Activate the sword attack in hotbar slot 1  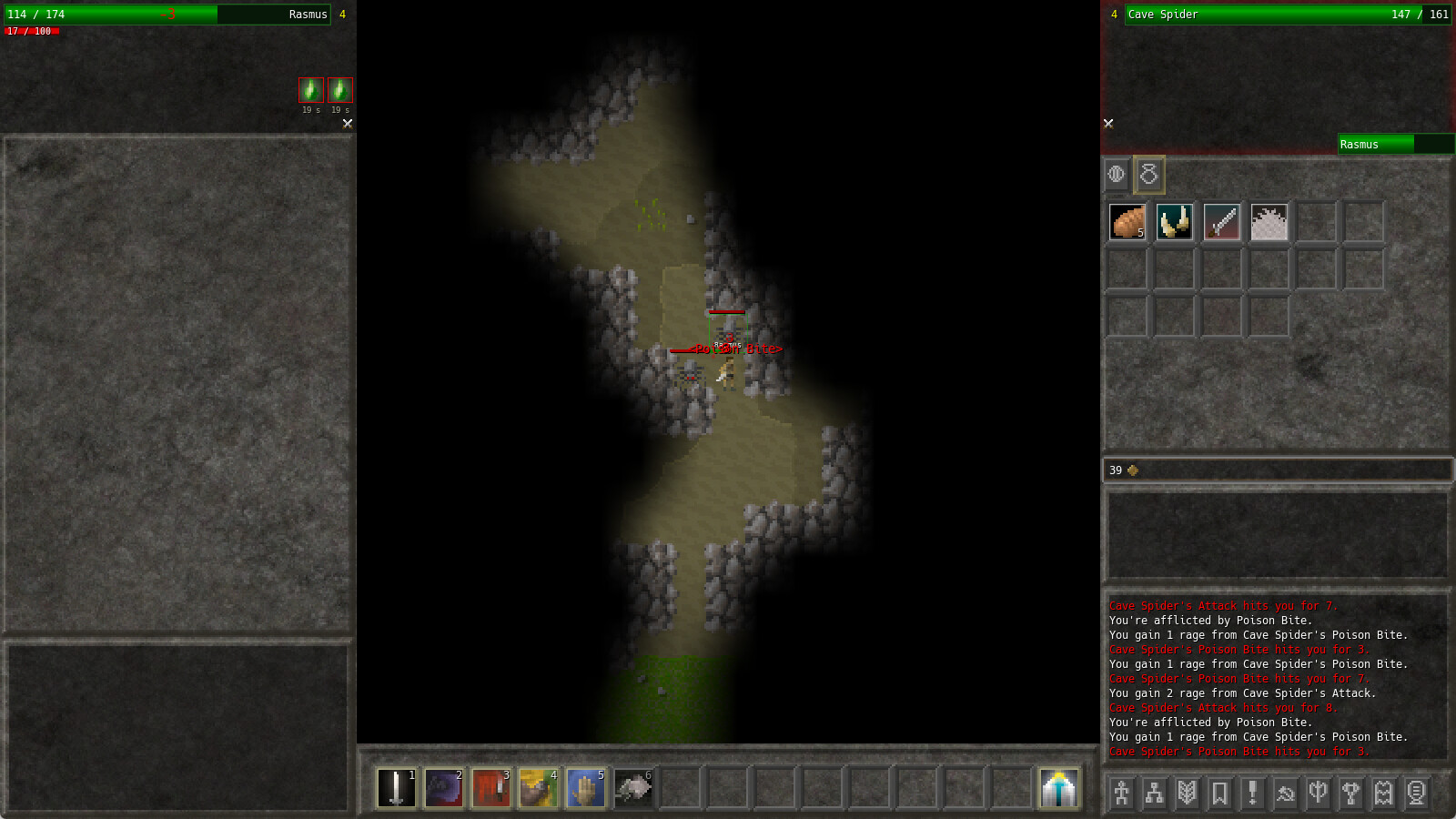pyautogui.click(x=396, y=787)
